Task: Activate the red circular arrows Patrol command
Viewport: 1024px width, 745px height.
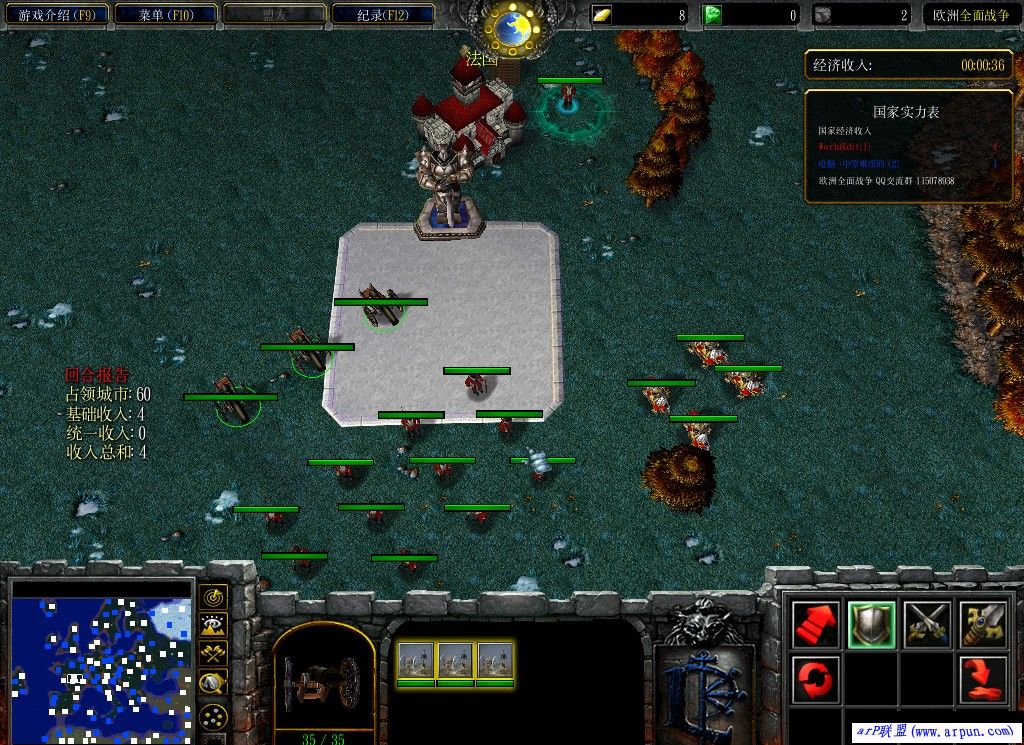Action: pyautogui.click(x=815, y=680)
